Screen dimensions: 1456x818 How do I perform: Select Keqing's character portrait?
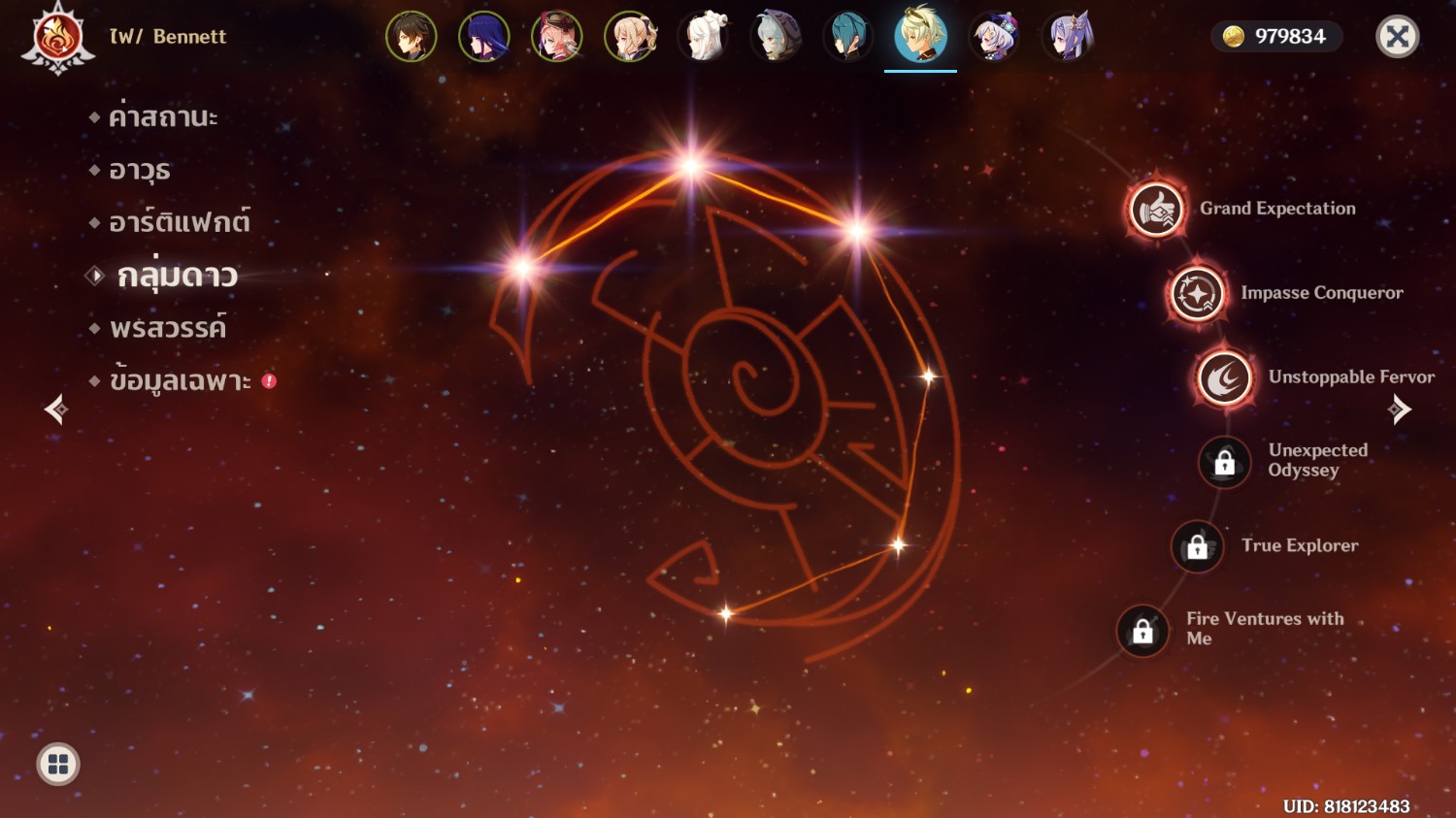point(1067,37)
